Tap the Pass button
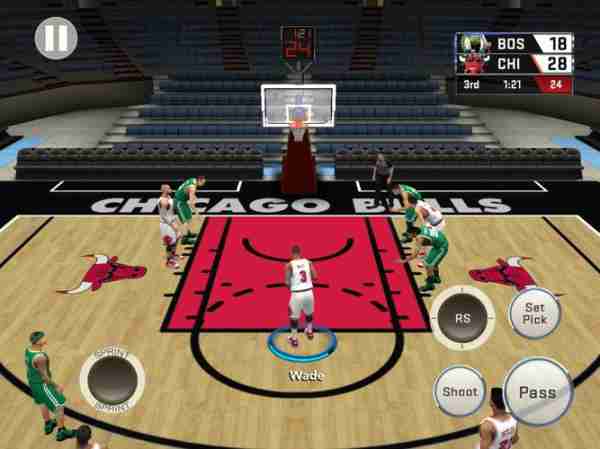The width and height of the screenshot is (600, 449). pyautogui.click(x=537, y=391)
